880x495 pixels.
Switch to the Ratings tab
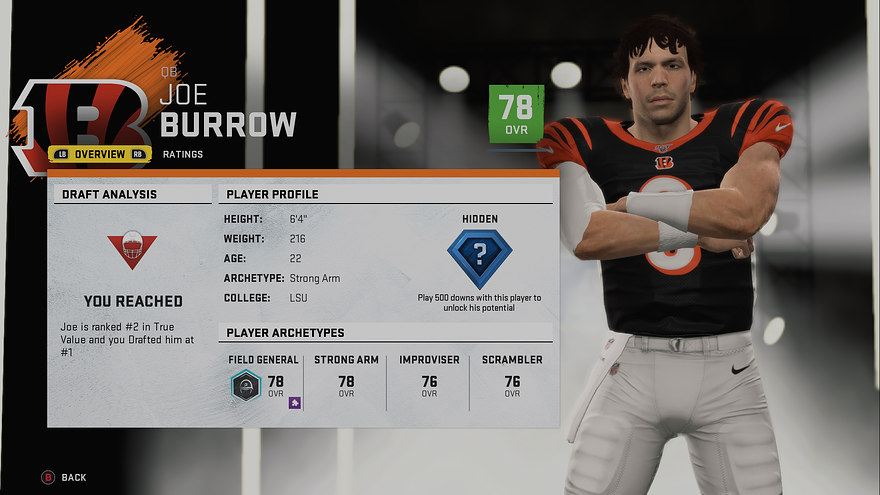(x=181, y=154)
